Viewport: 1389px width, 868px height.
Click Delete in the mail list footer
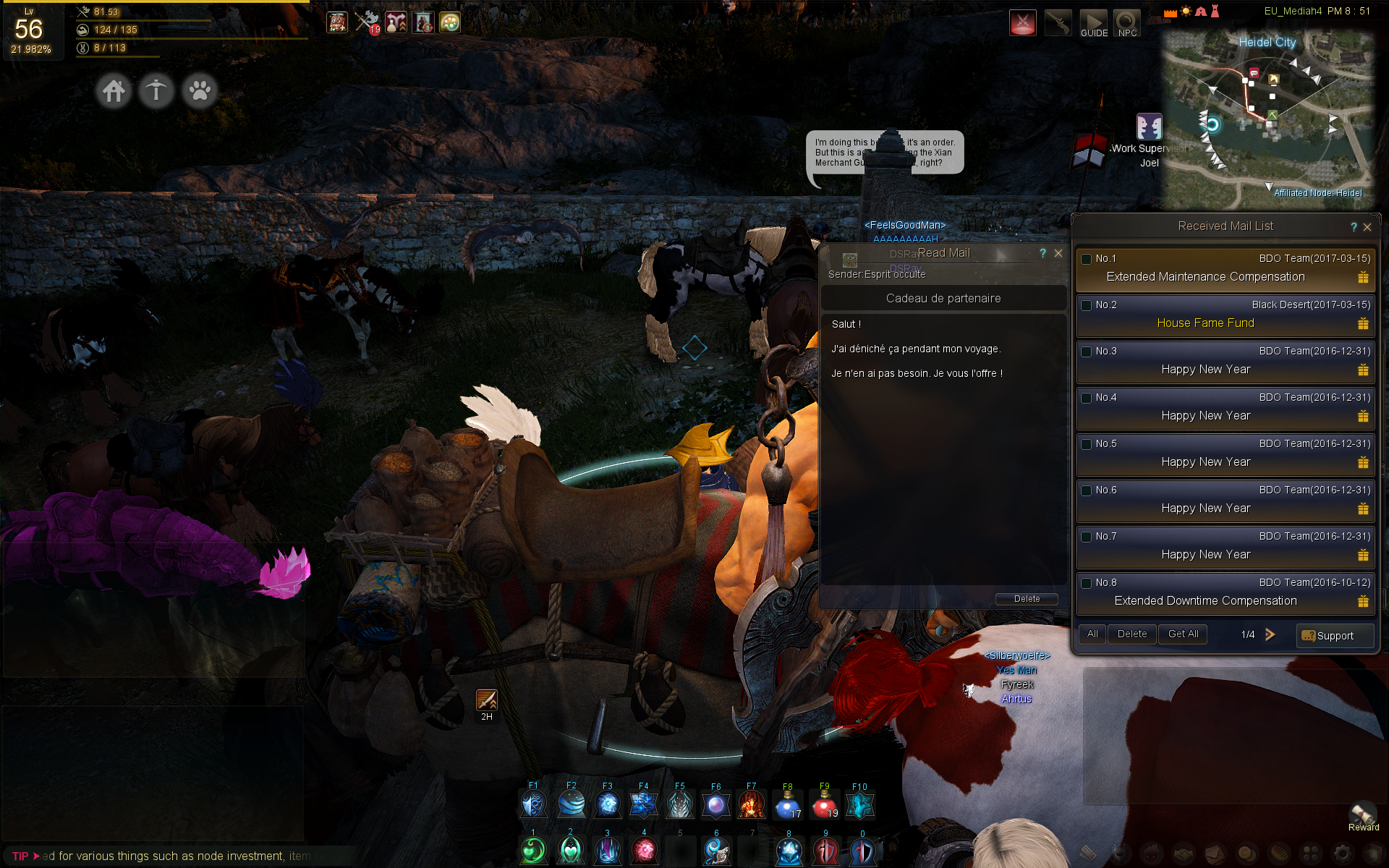pos(1131,634)
